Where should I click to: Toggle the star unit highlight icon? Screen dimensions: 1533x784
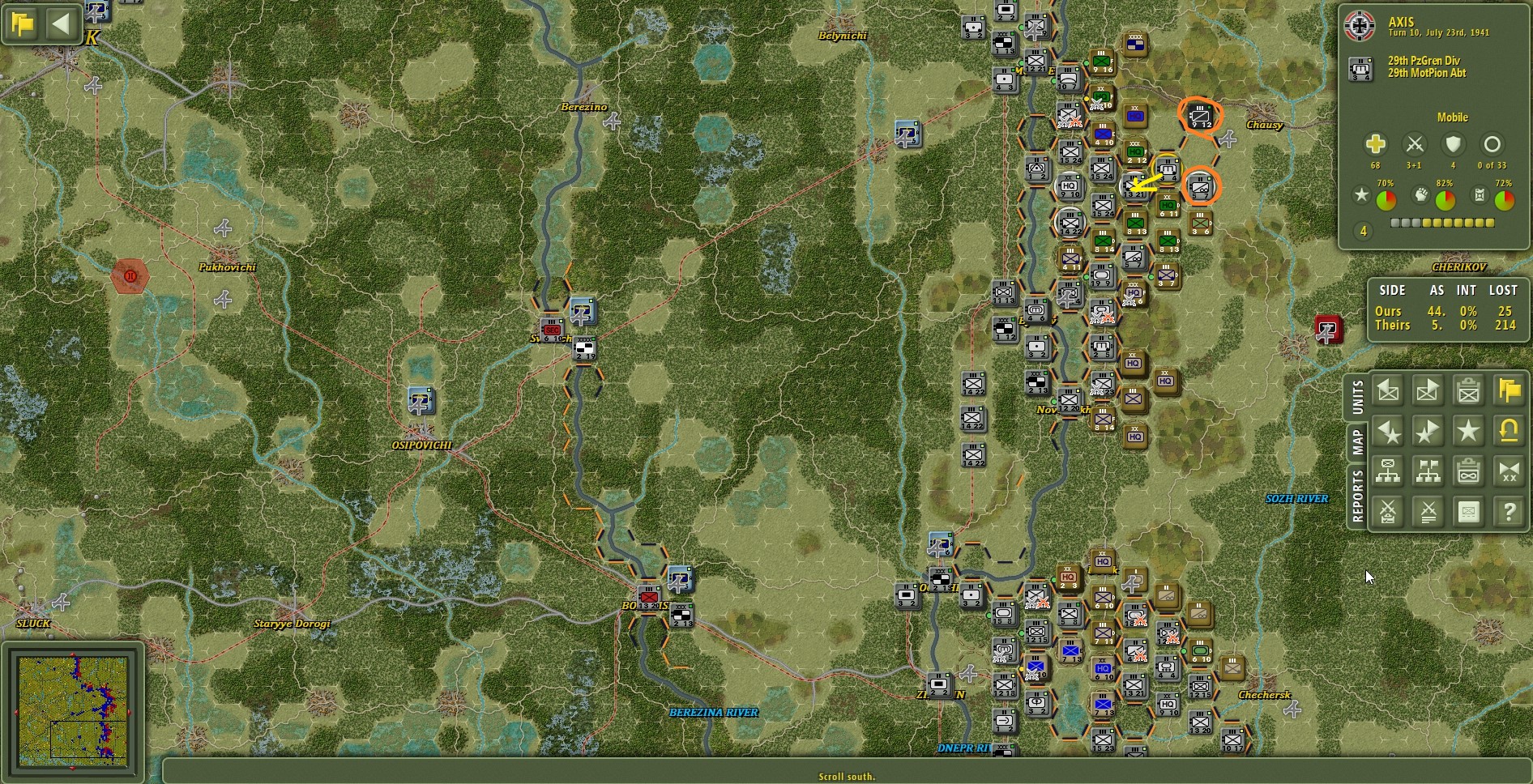(x=1467, y=432)
